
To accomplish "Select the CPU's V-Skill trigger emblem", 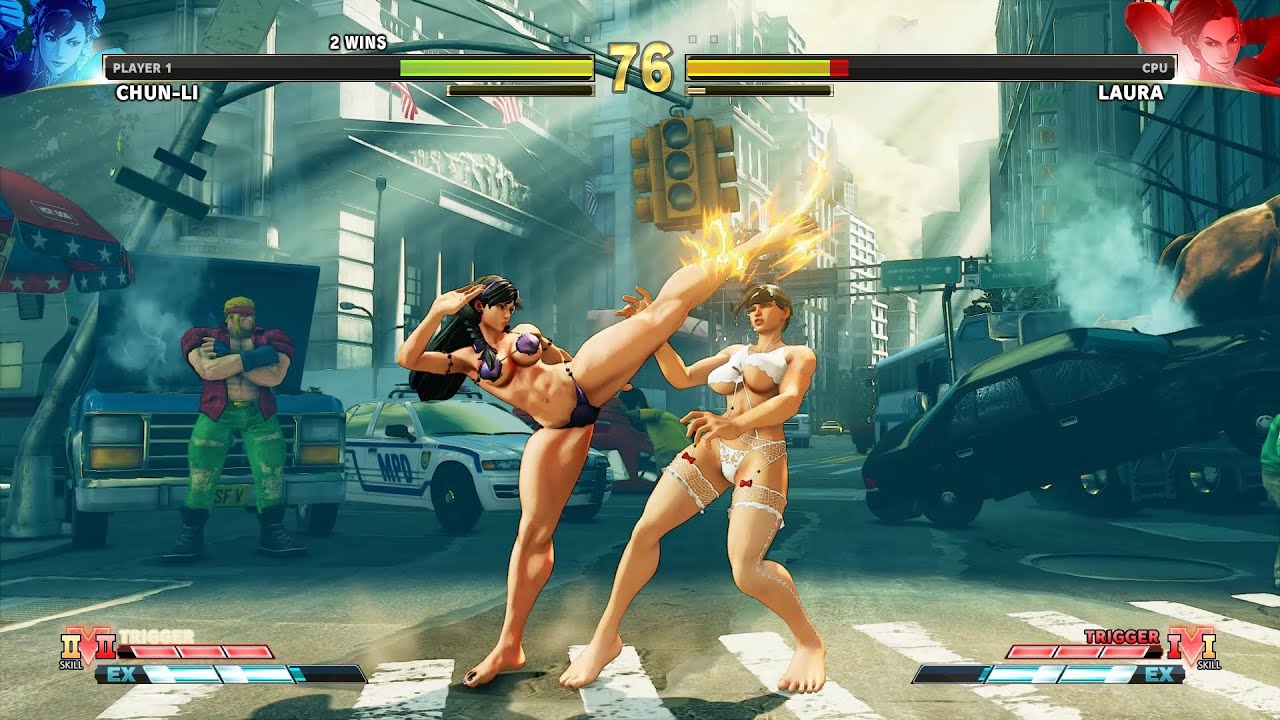I will 1190,647.
